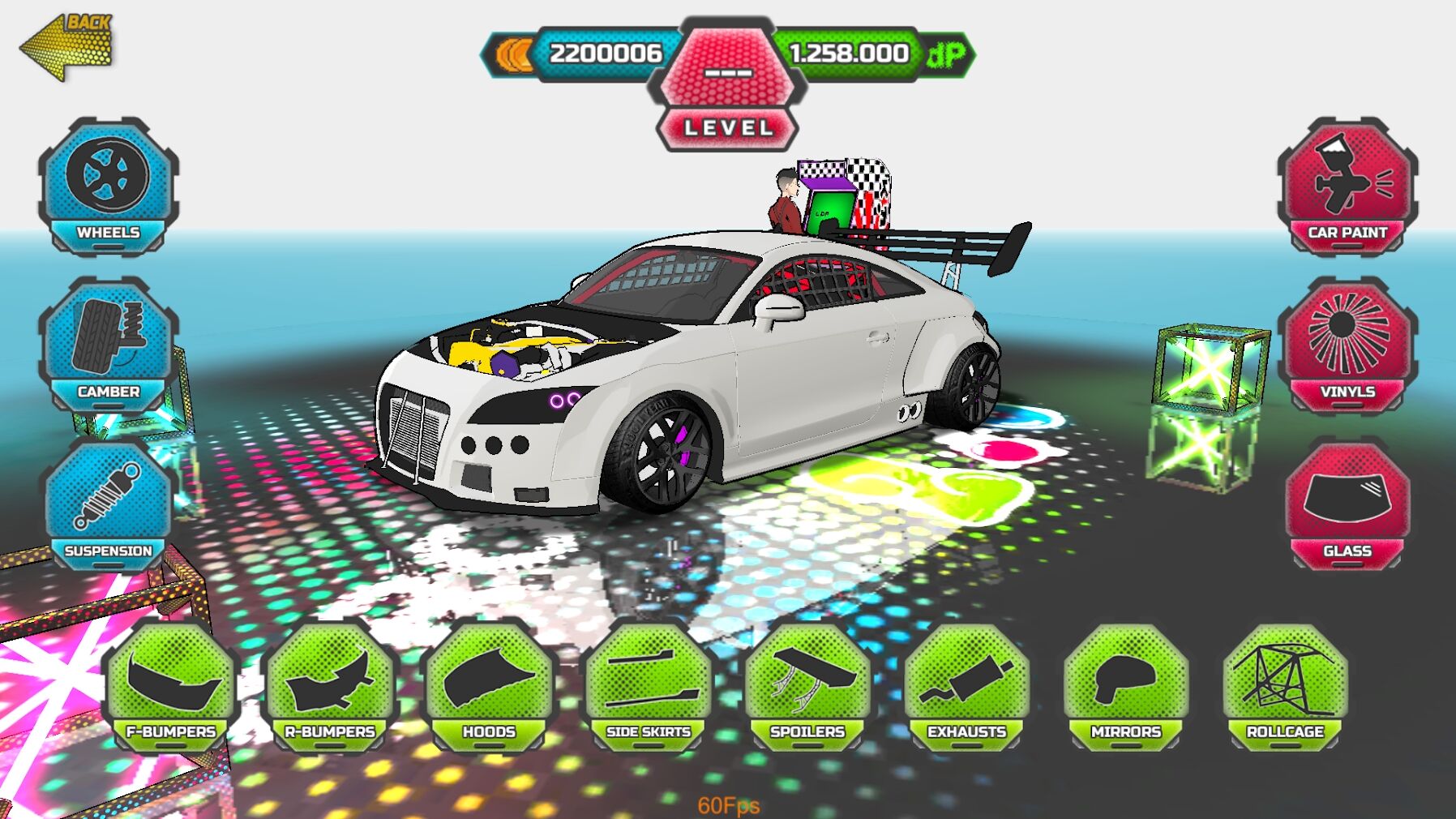
Task: Click the coin balance display
Action: tap(600, 53)
